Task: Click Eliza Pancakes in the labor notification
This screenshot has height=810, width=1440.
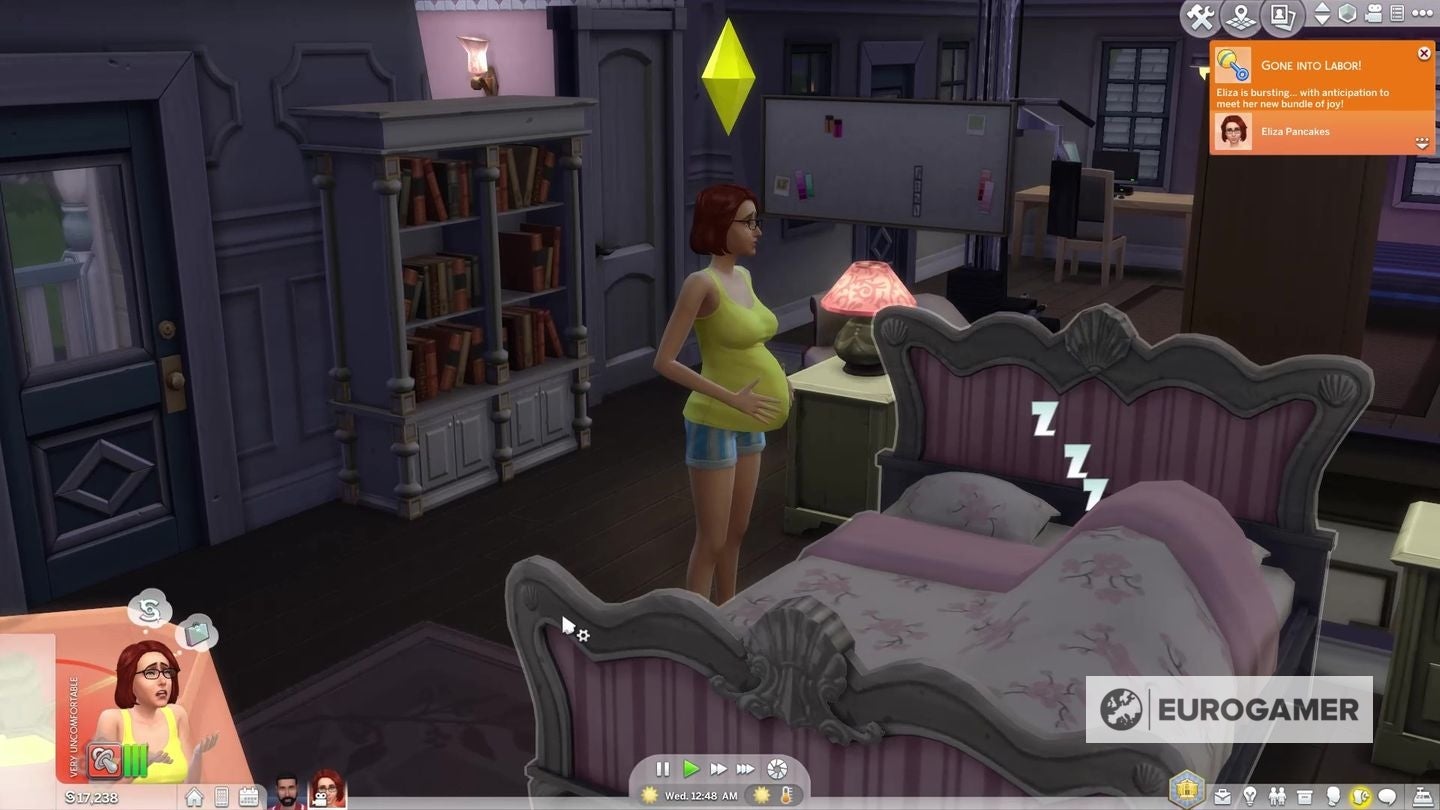Action: [x=1296, y=131]
